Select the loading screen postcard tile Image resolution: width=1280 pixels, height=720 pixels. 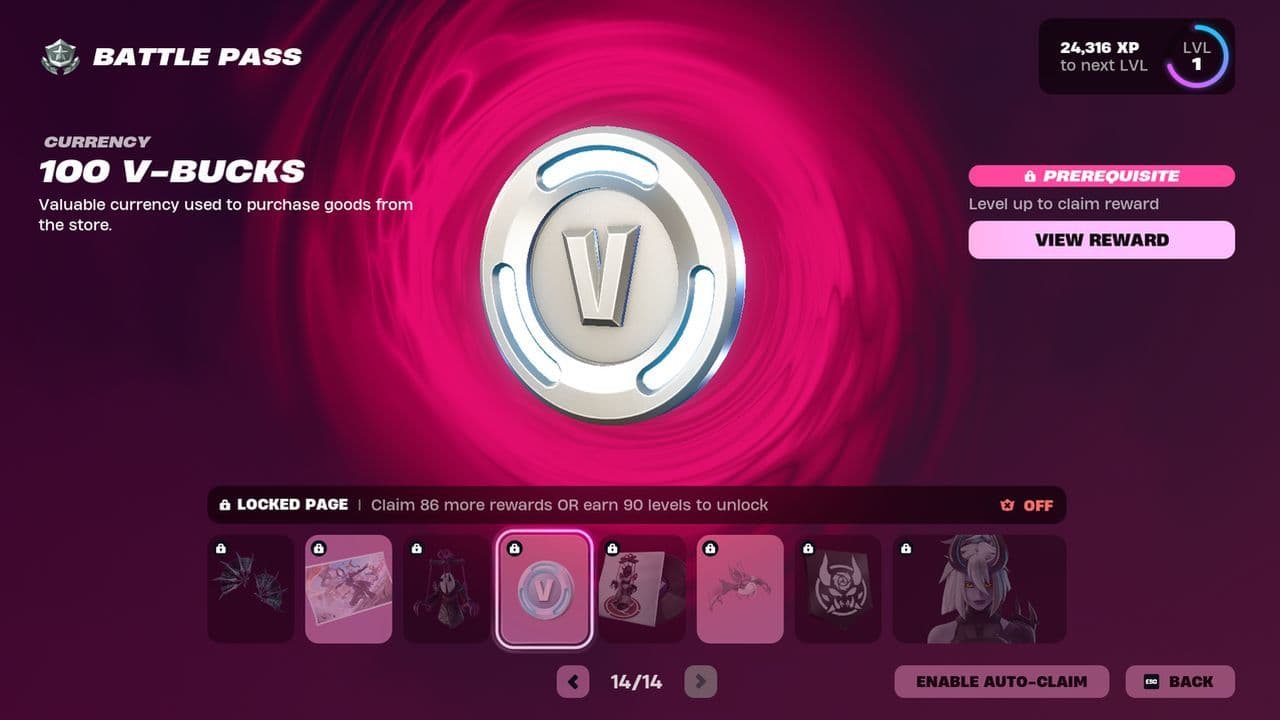(x=348, y=588)
